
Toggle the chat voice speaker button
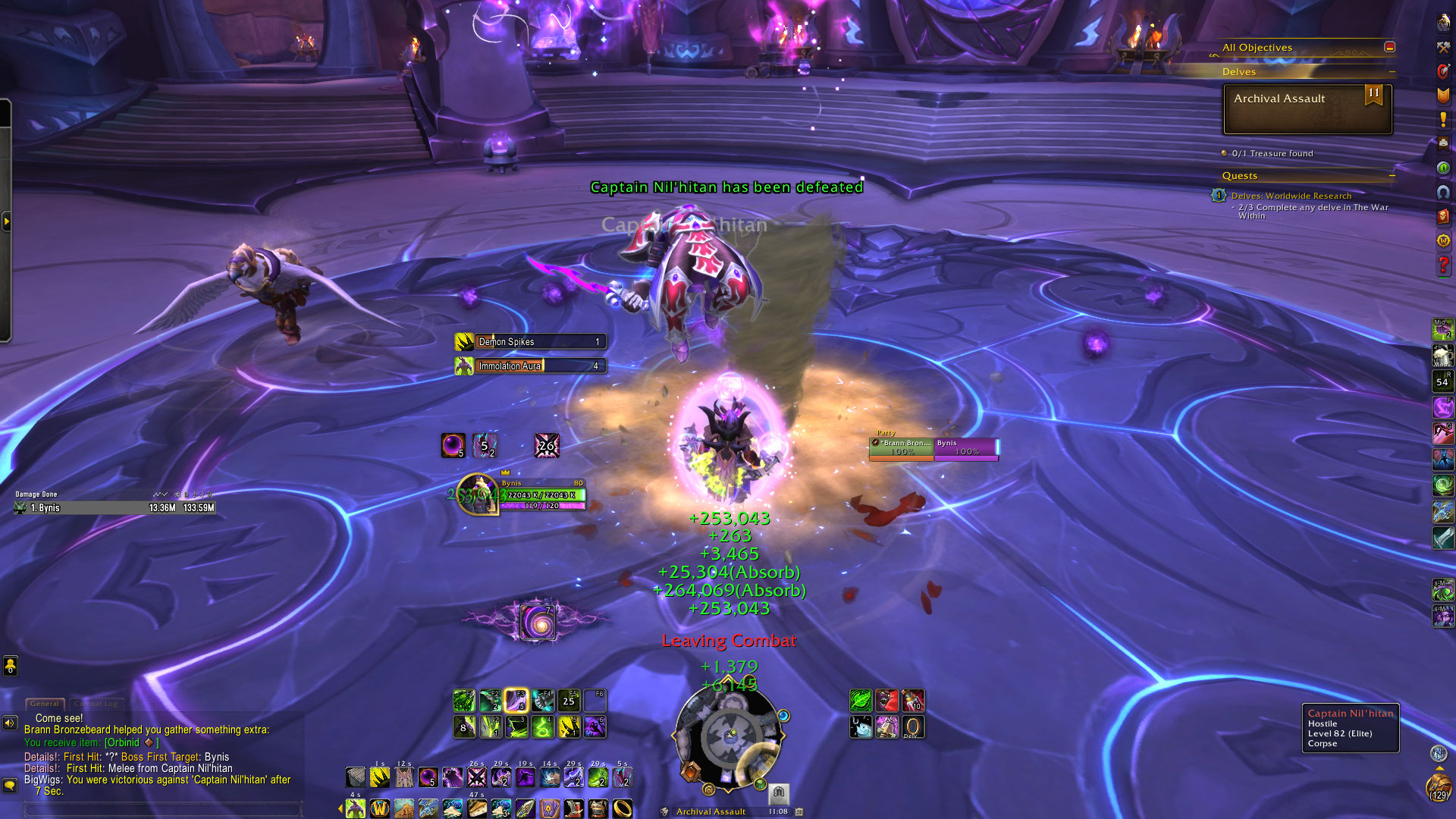pos(10,723)
